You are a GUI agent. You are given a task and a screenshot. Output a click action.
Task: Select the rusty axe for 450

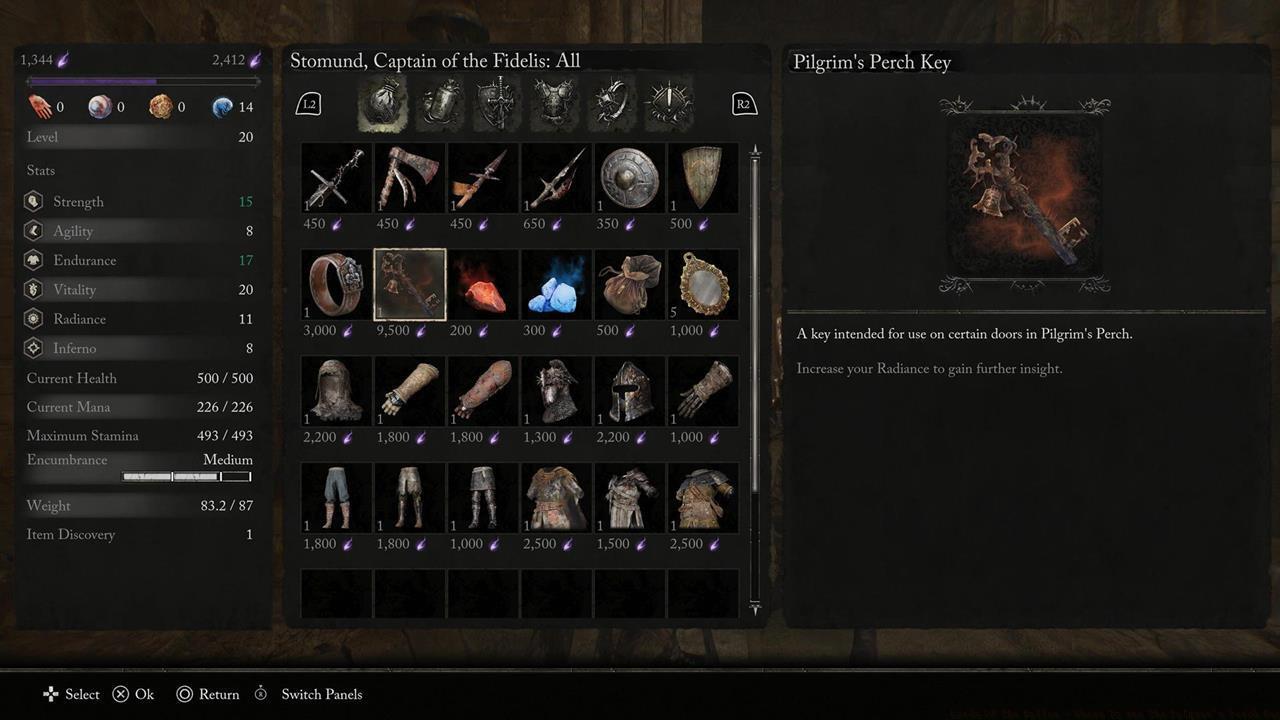point(410,178)
